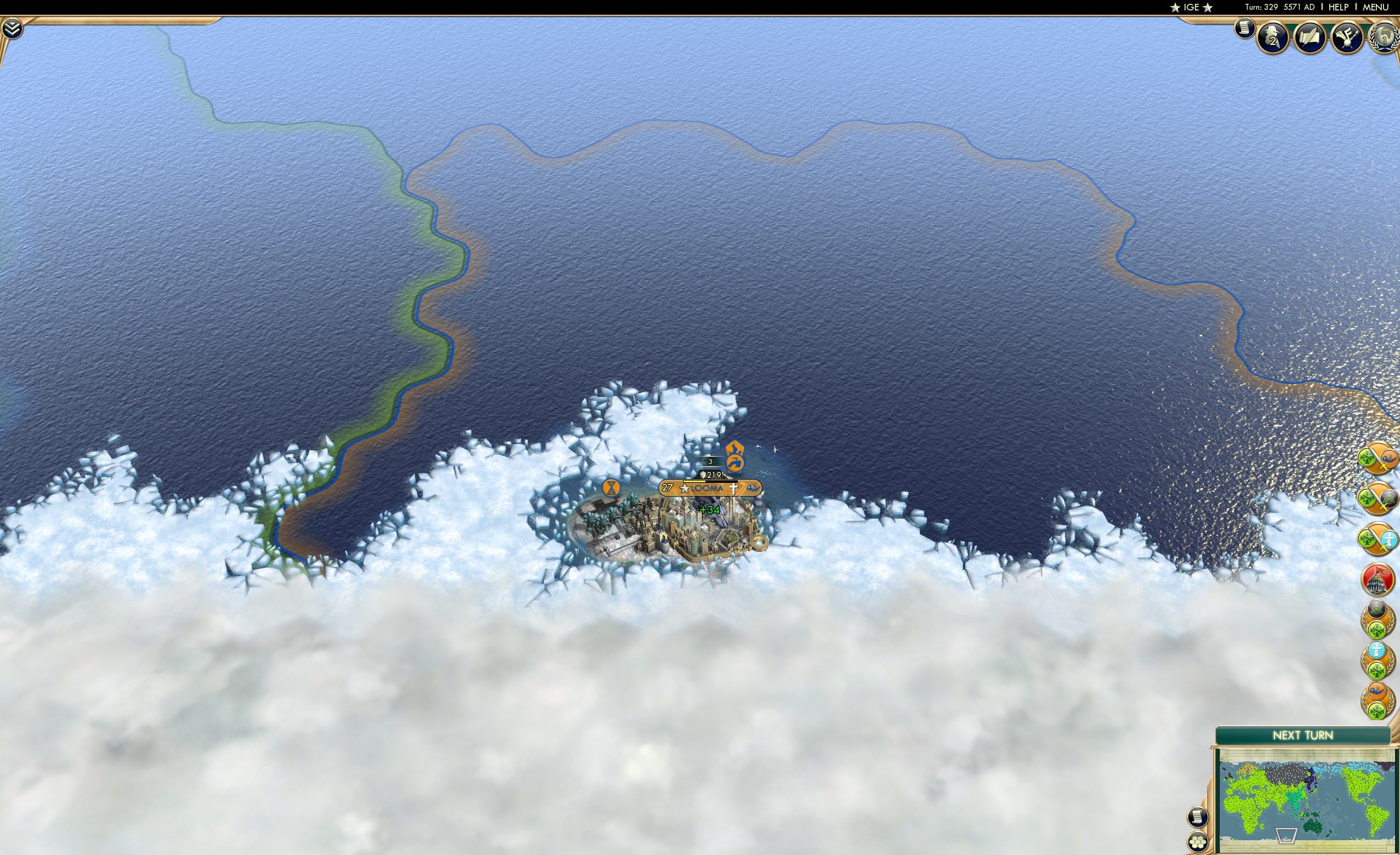Click the hourglass icon beside Looma city
Image resolution: width=1400 pixels, height=855 pixels.
point(612,488)
